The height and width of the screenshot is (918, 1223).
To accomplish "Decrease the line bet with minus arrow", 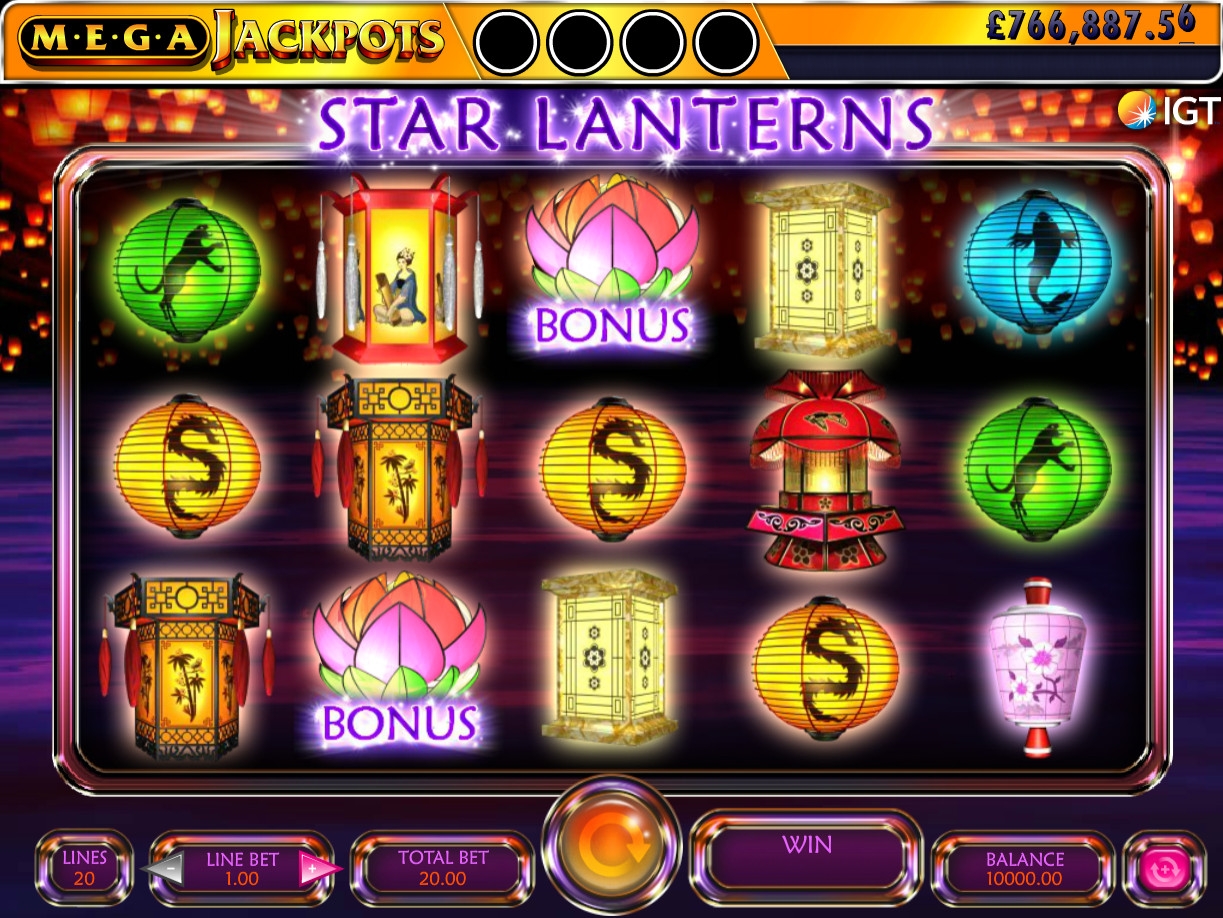I will click(x=169, y=868).
